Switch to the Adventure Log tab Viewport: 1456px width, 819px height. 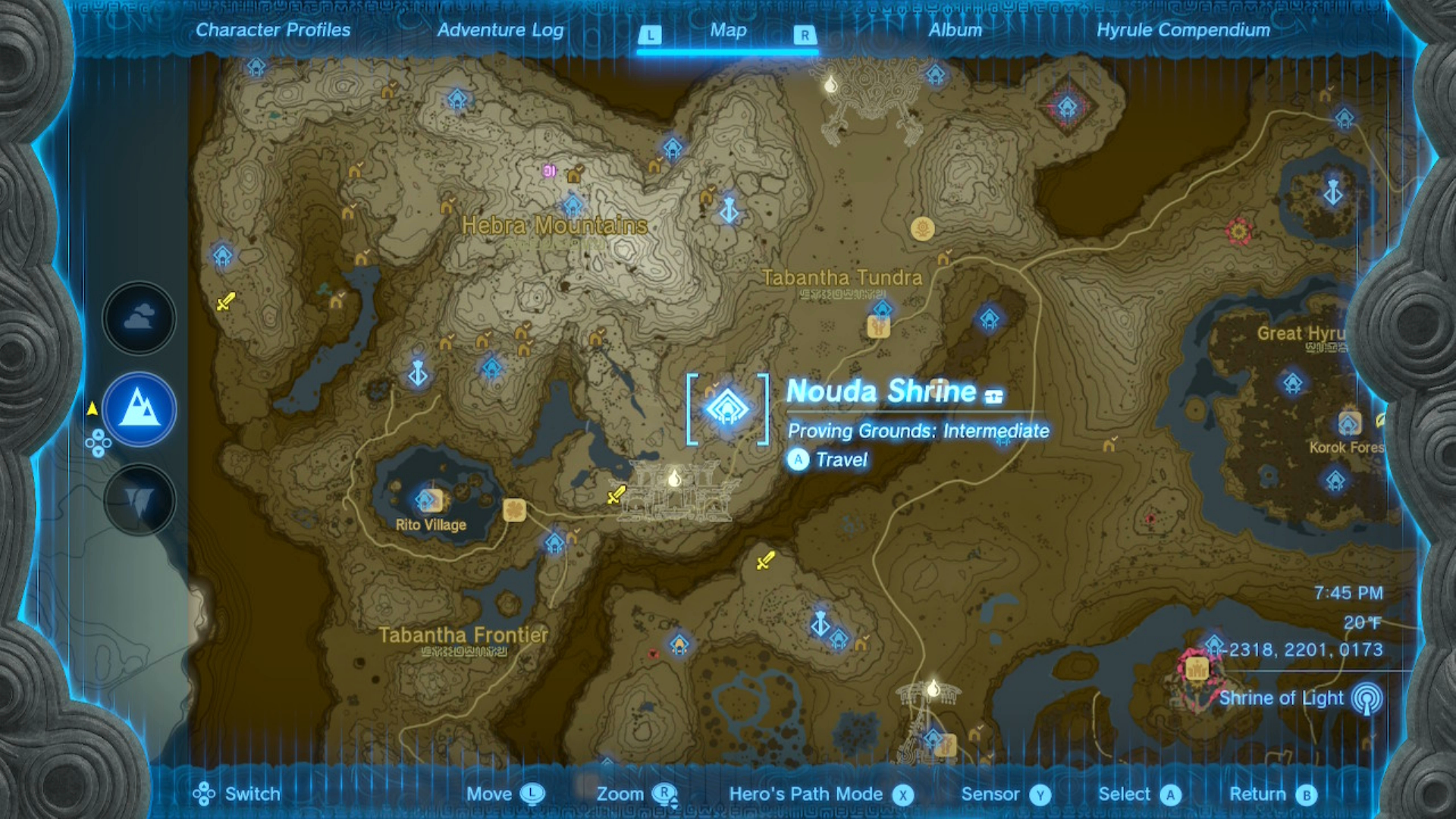point(500,31)
